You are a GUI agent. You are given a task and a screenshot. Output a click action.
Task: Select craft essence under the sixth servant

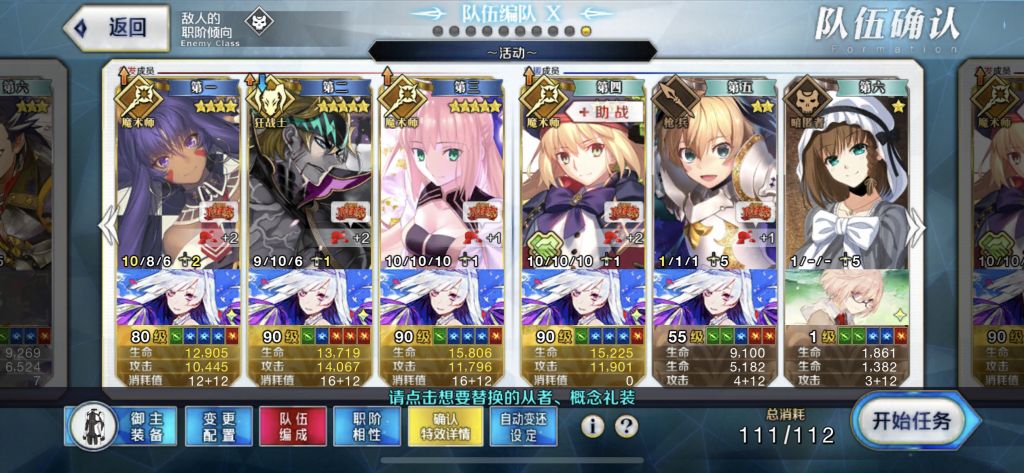846,298
